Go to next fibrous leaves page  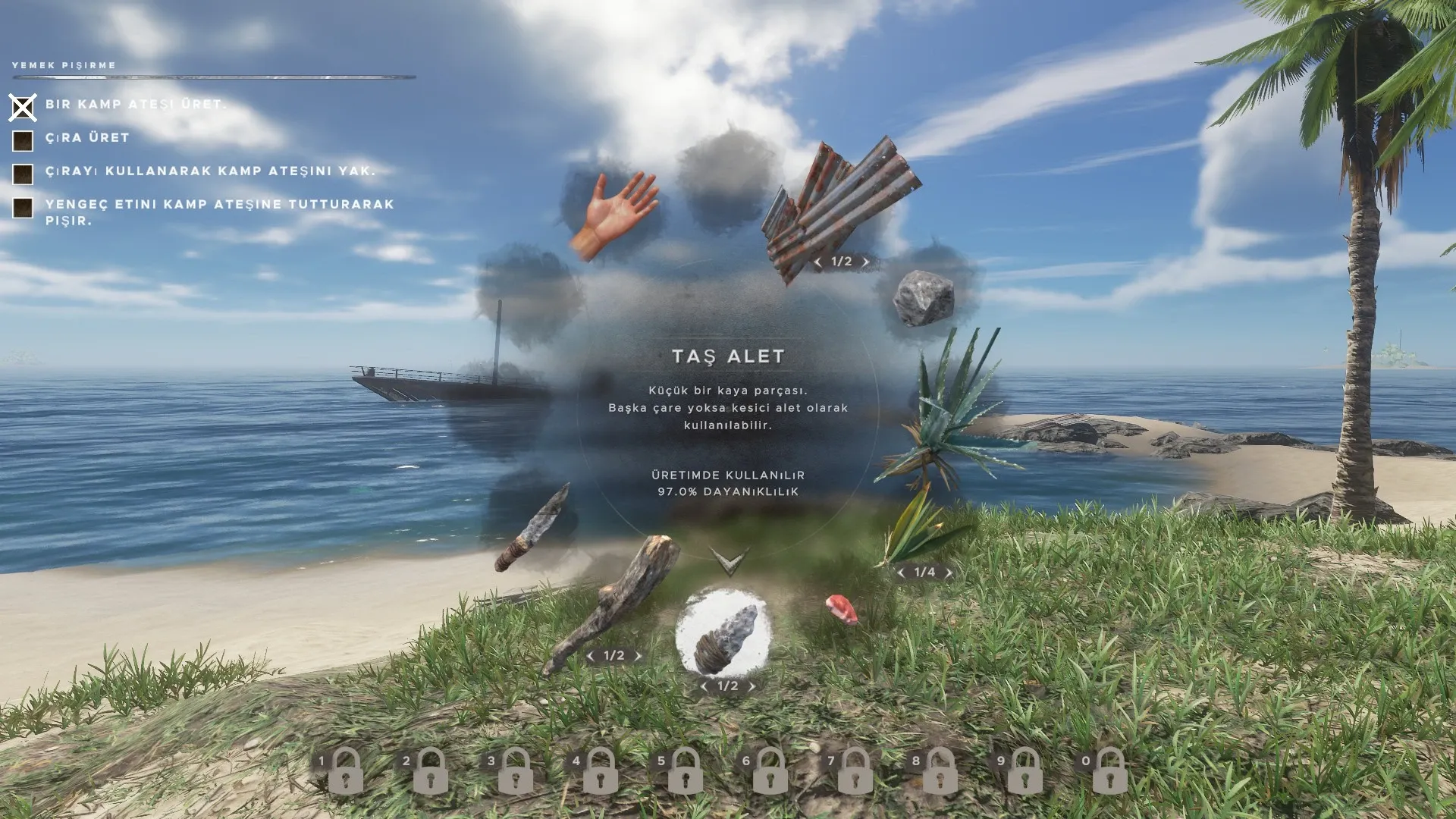[x=949, y=573]
